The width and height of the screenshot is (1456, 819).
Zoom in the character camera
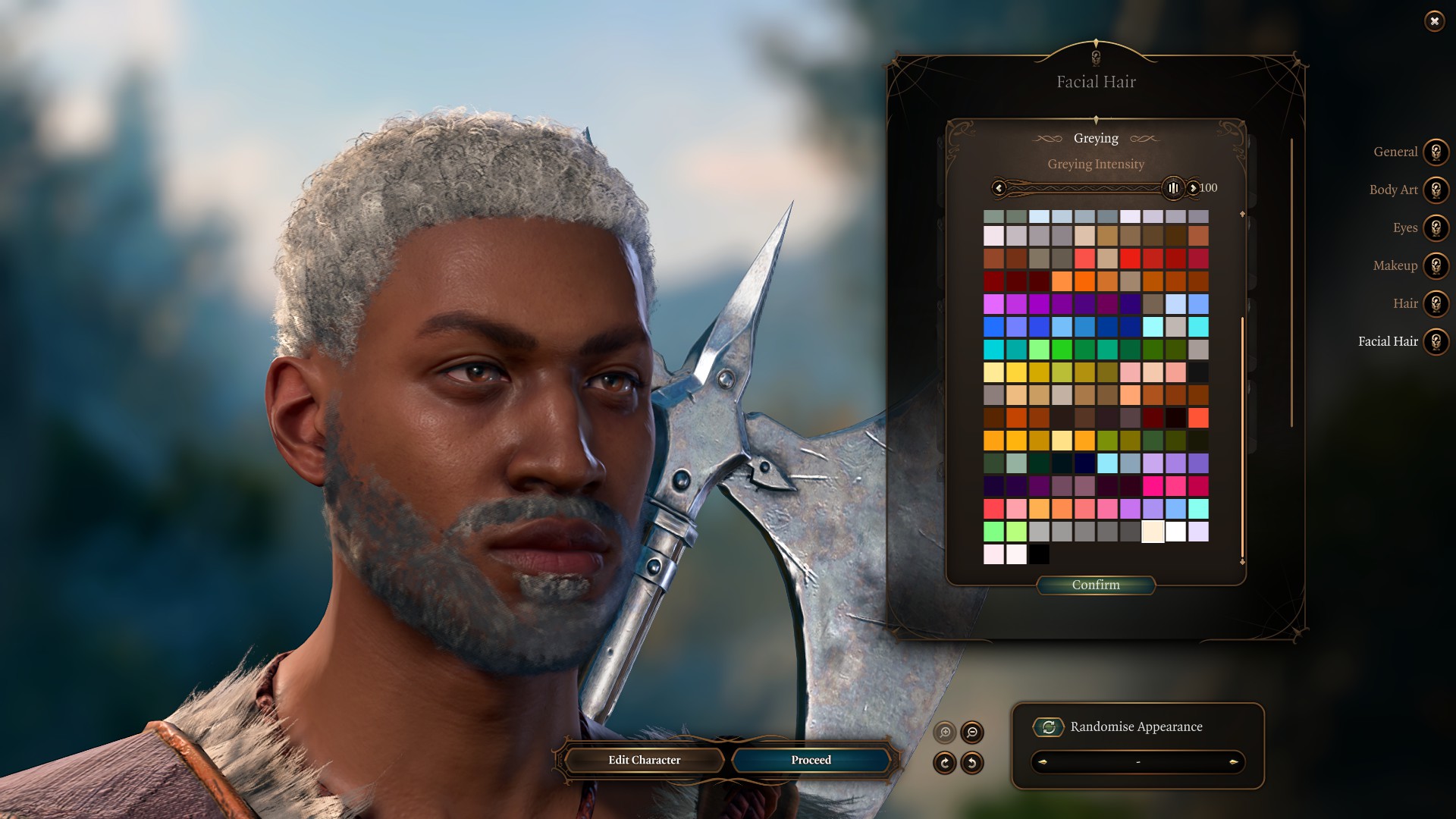click(945, 732)
